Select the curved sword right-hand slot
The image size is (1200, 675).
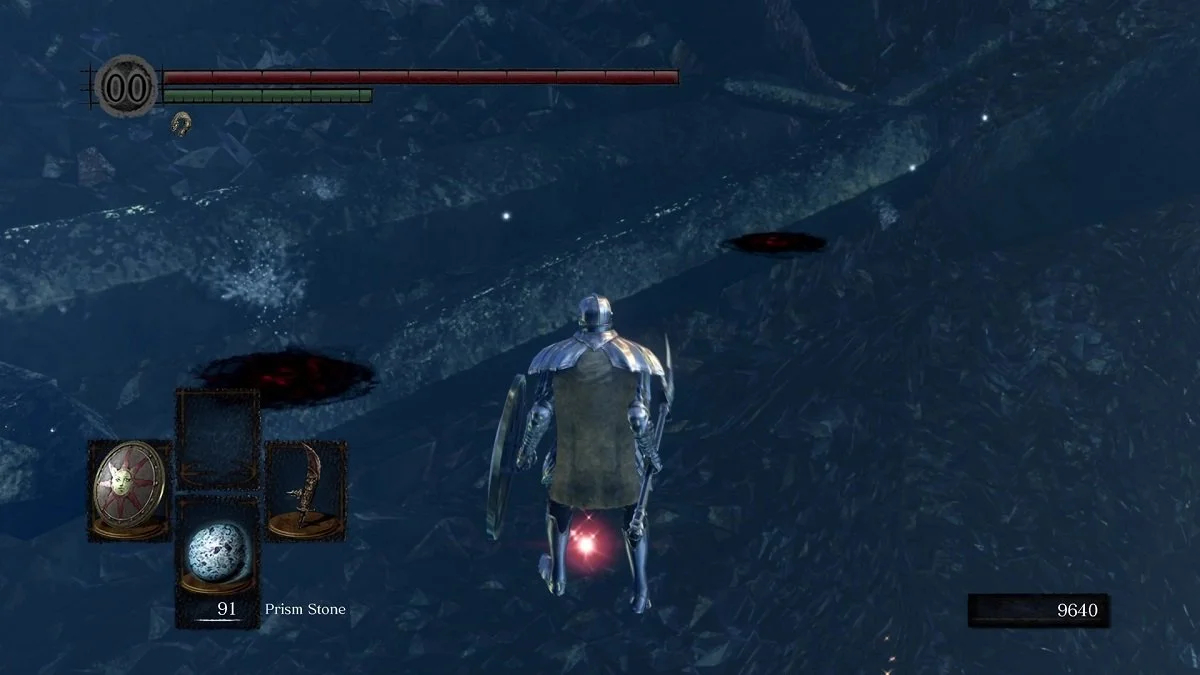click(x=305, y=491)
